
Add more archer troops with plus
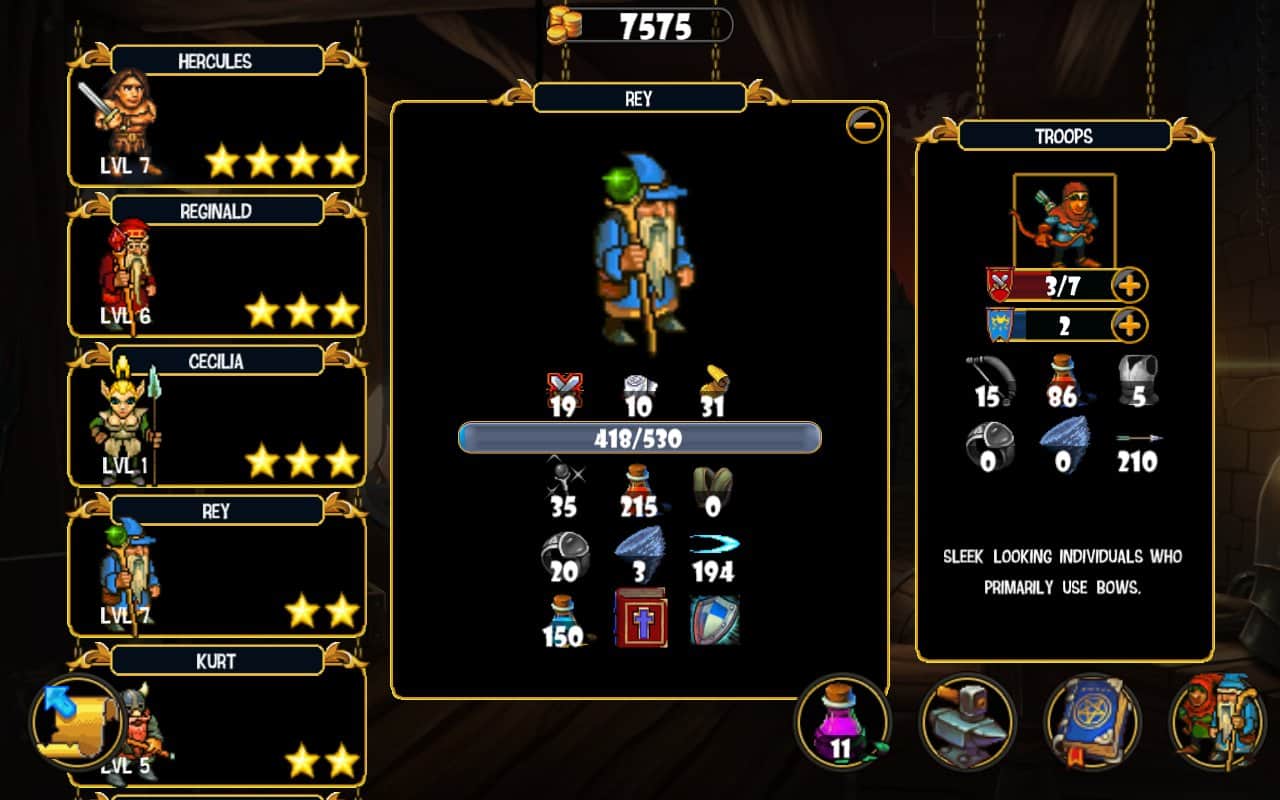coord(1129,286)
